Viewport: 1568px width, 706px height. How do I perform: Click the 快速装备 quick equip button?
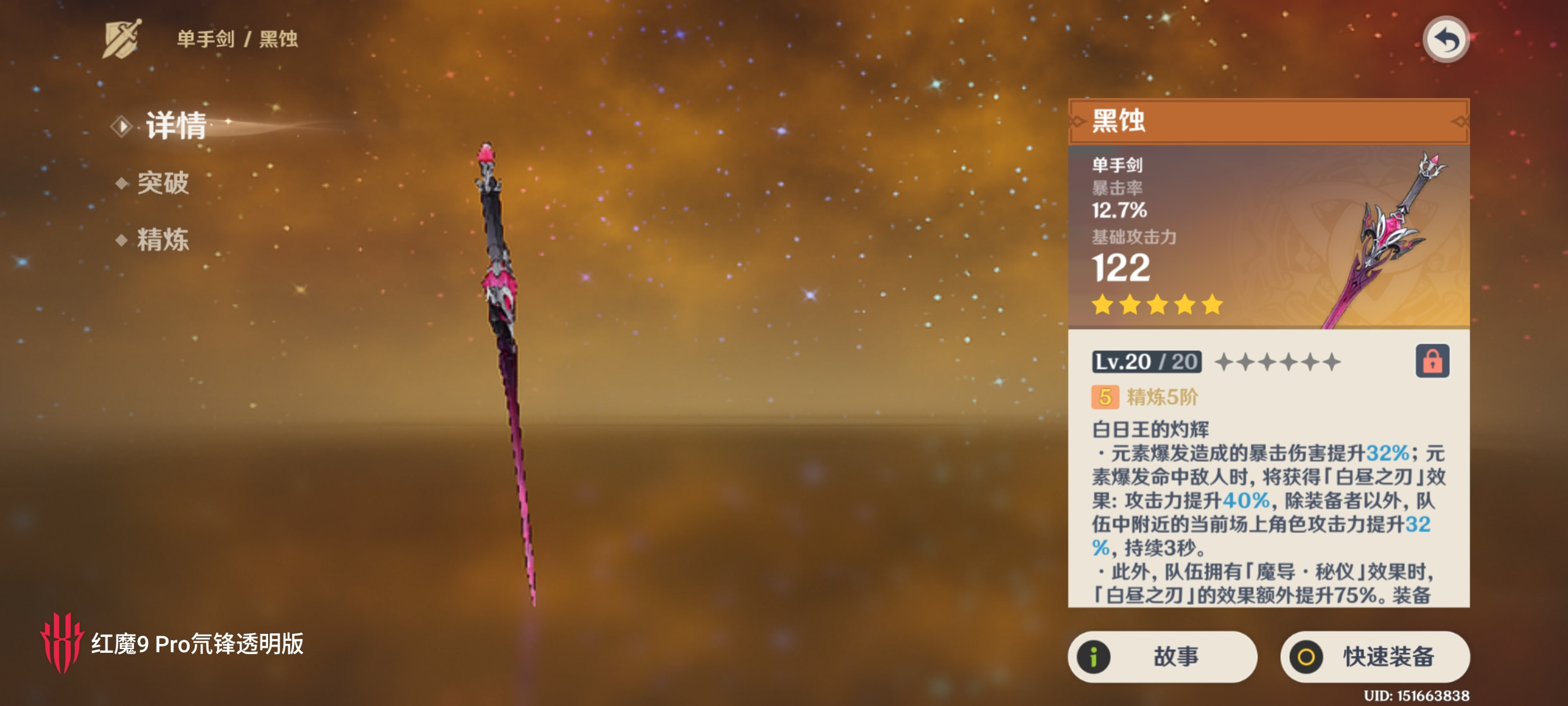tap(1375, 657)
